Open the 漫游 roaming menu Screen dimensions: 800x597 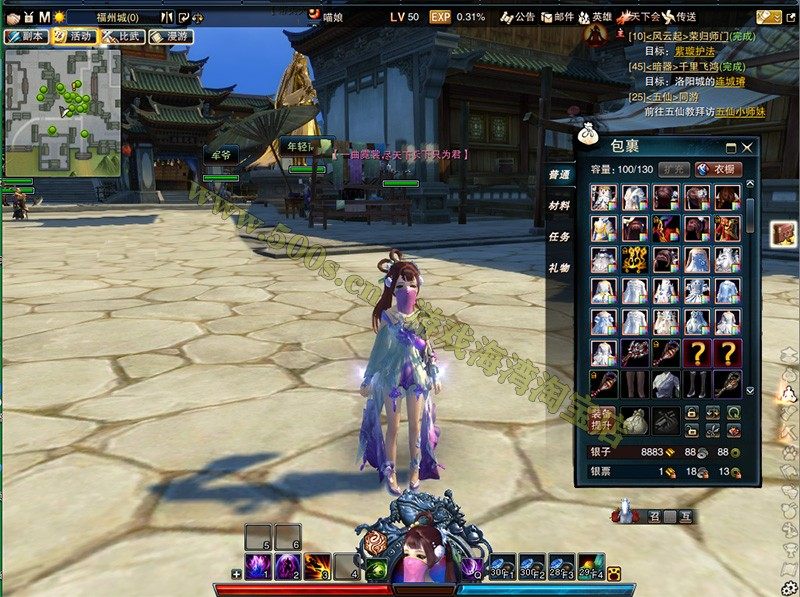click(x=170, y=36)
